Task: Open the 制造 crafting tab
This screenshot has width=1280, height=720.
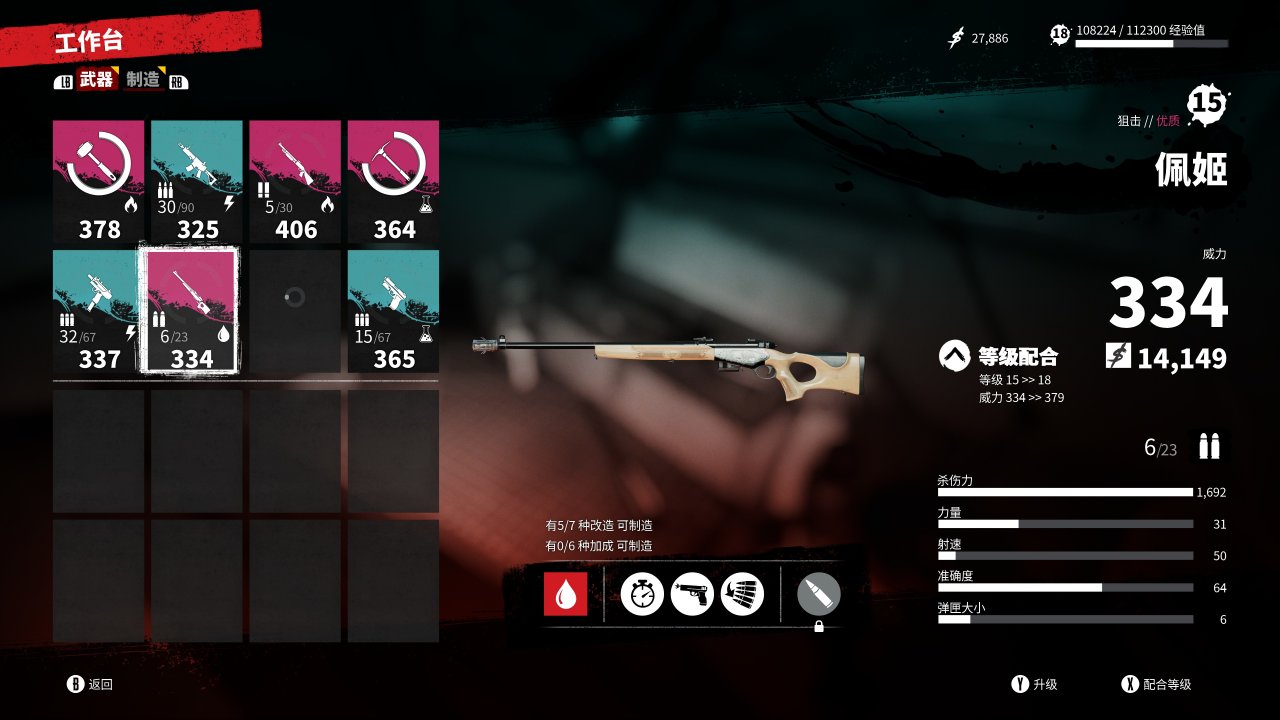Action: [x=144, y=80]
